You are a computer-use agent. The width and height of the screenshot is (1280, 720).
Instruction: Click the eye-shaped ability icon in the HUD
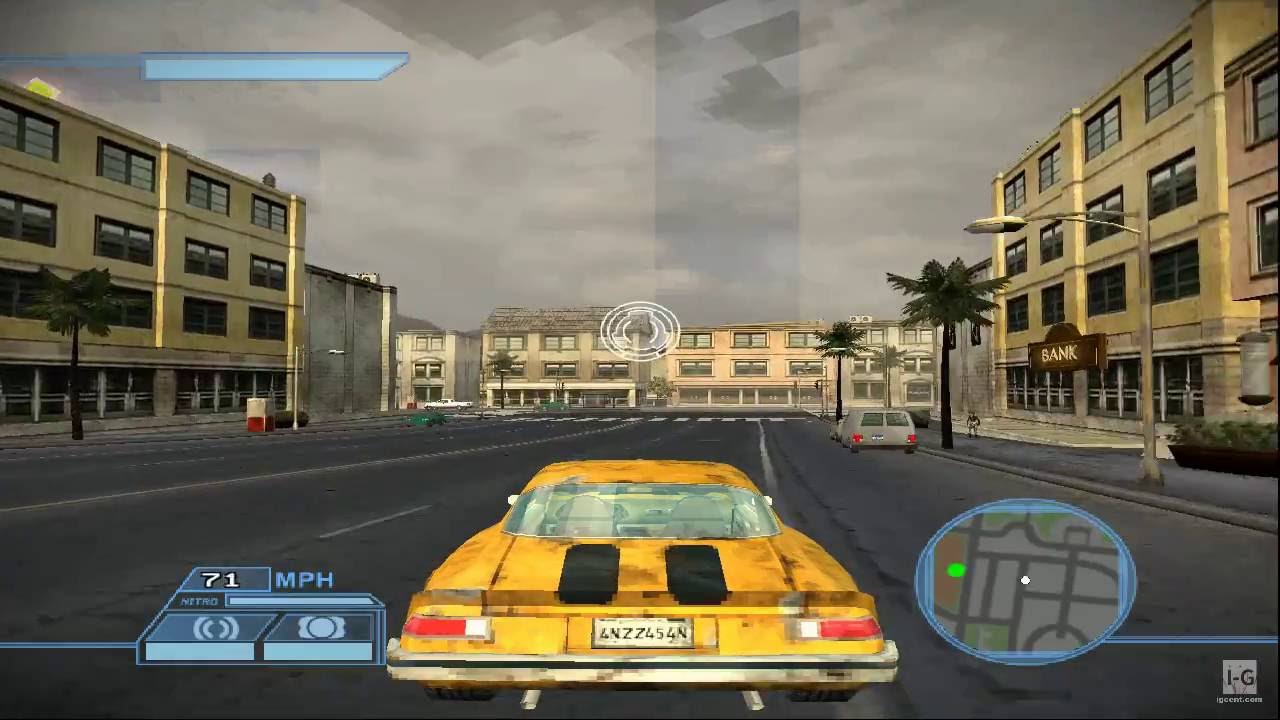tap(319, 628)
